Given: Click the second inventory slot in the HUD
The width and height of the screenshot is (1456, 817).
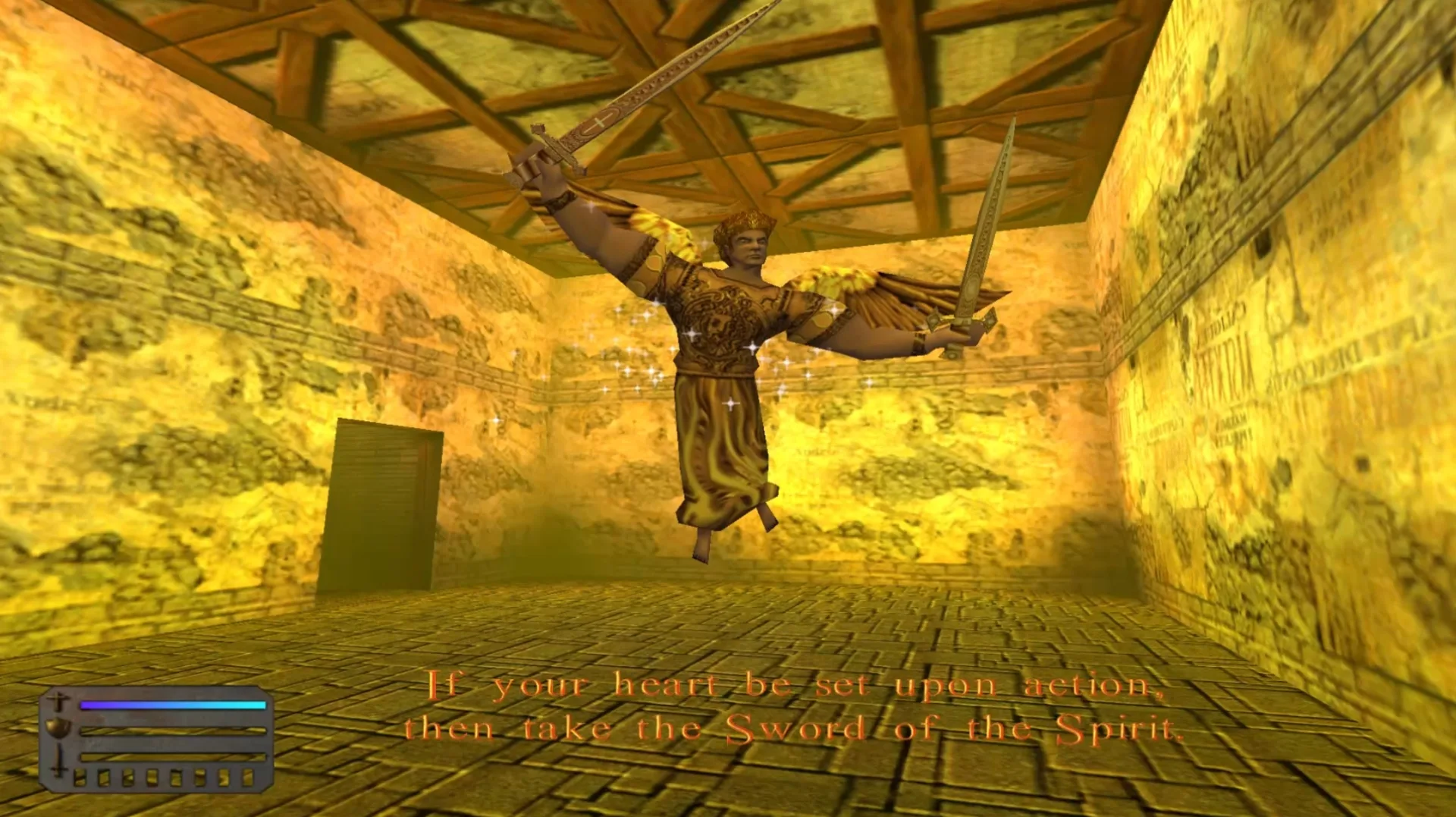Looking at the screenshot, I should [103, 779].
